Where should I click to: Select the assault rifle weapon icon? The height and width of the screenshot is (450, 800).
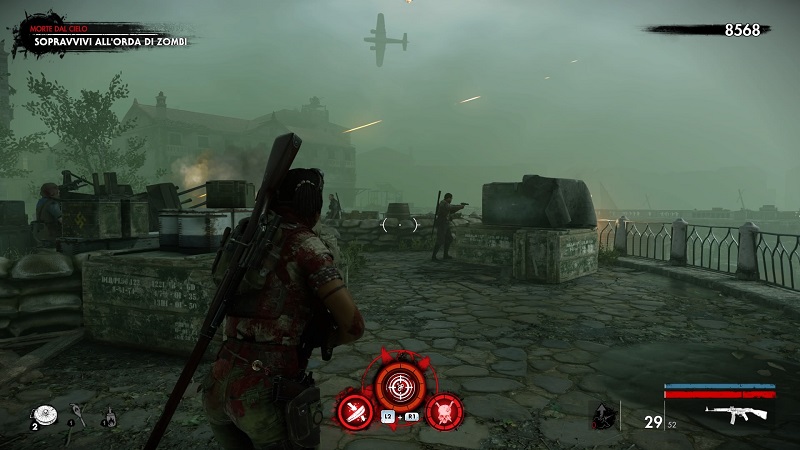(x=735, y=412)
